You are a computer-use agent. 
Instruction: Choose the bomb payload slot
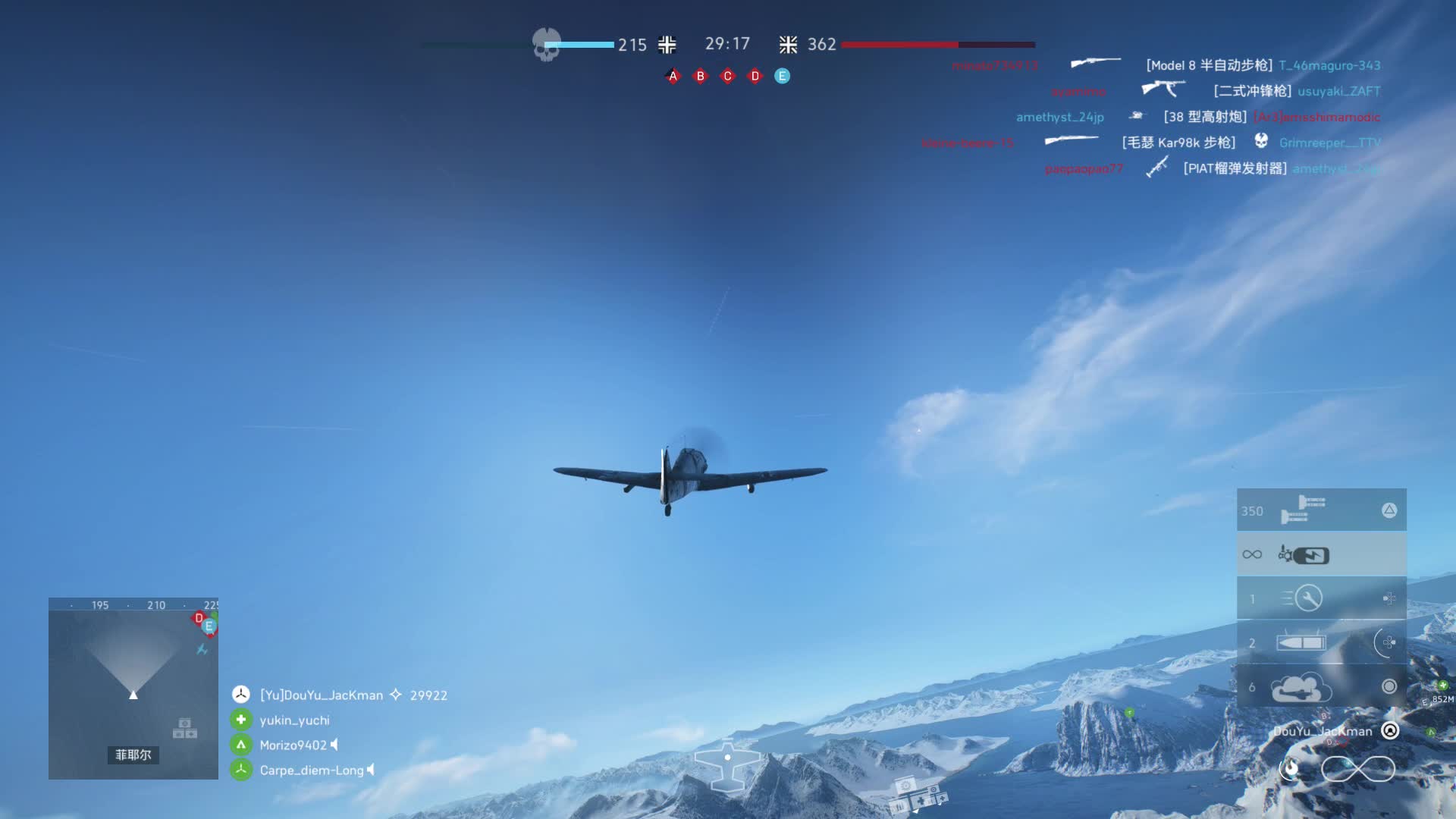tap(1321, 643)
